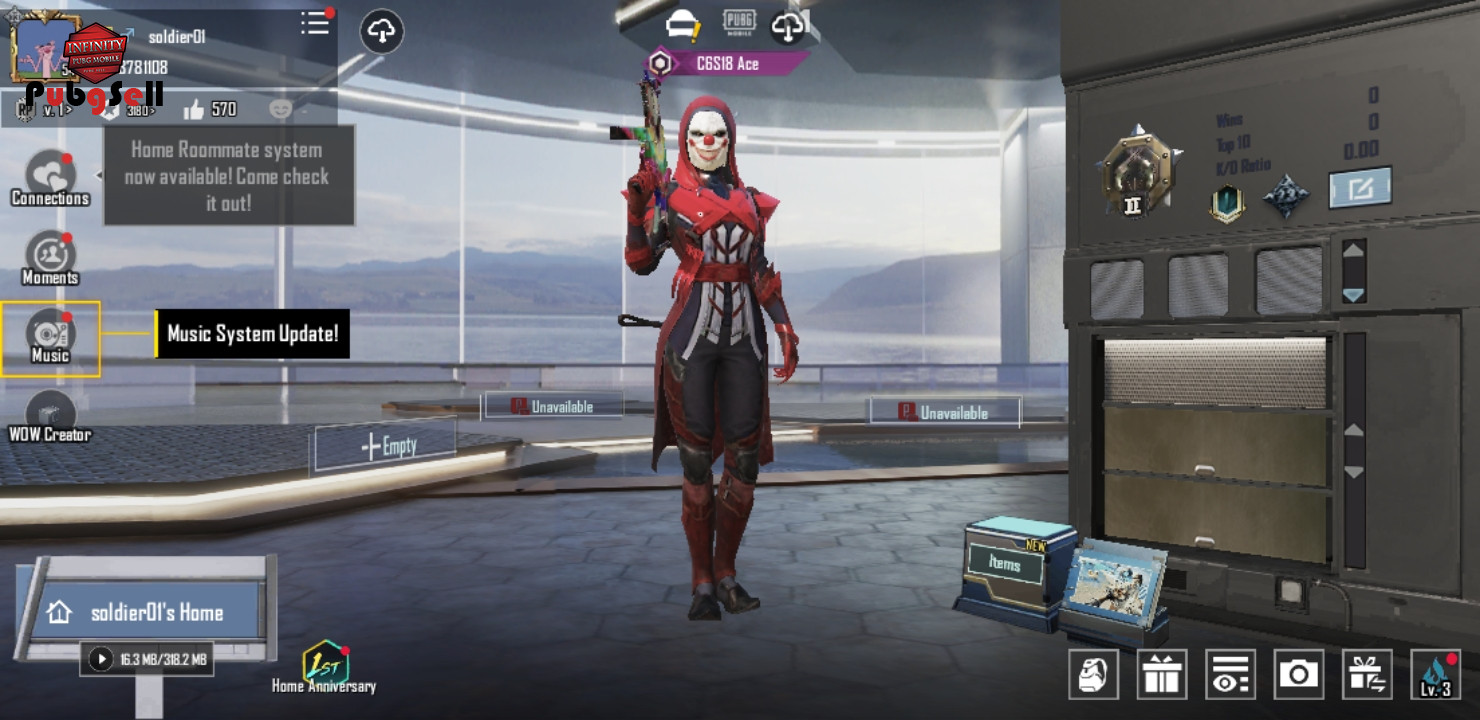The height and width of the screenshot is (720, 1480).
Task: Open the Music system
Action: [50, 338]
